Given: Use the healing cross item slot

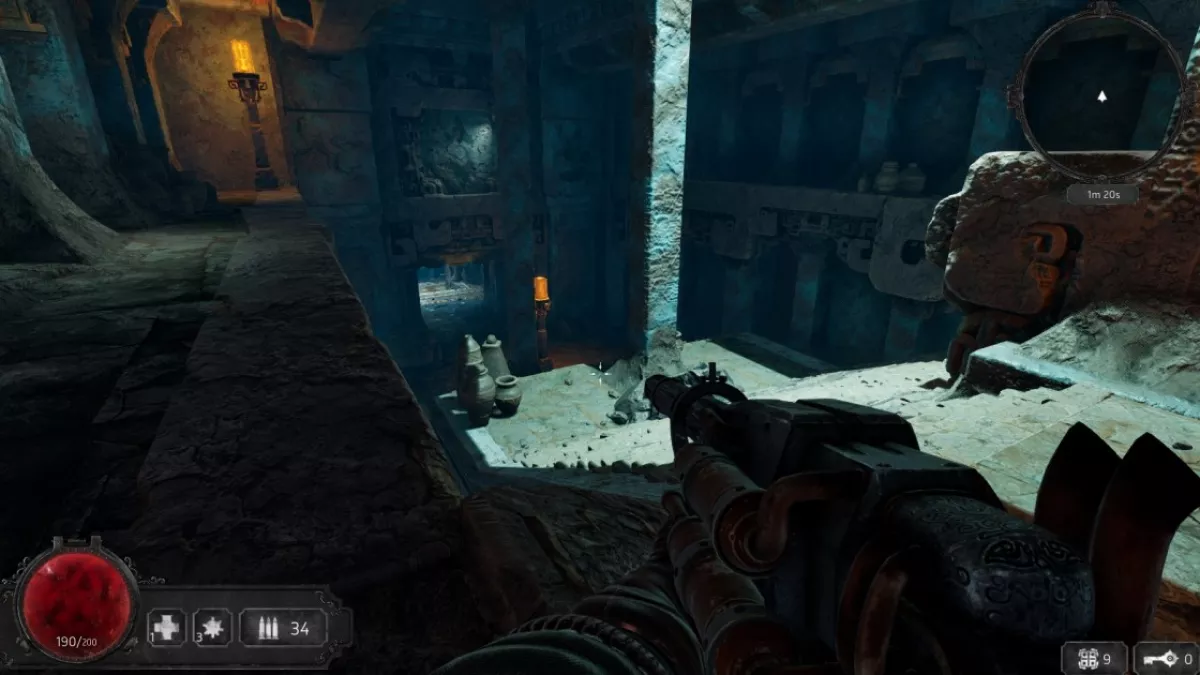Looking at the screenshot, I should (x=167, y=628).
